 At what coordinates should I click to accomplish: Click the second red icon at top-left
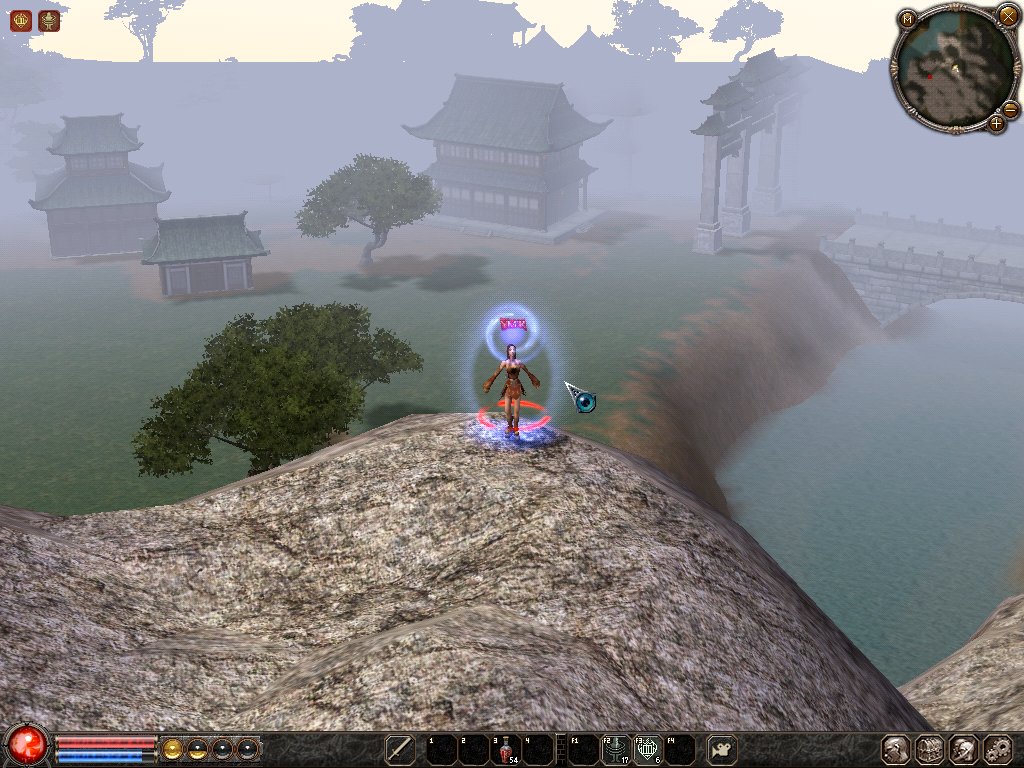click(x=48, y=20)
